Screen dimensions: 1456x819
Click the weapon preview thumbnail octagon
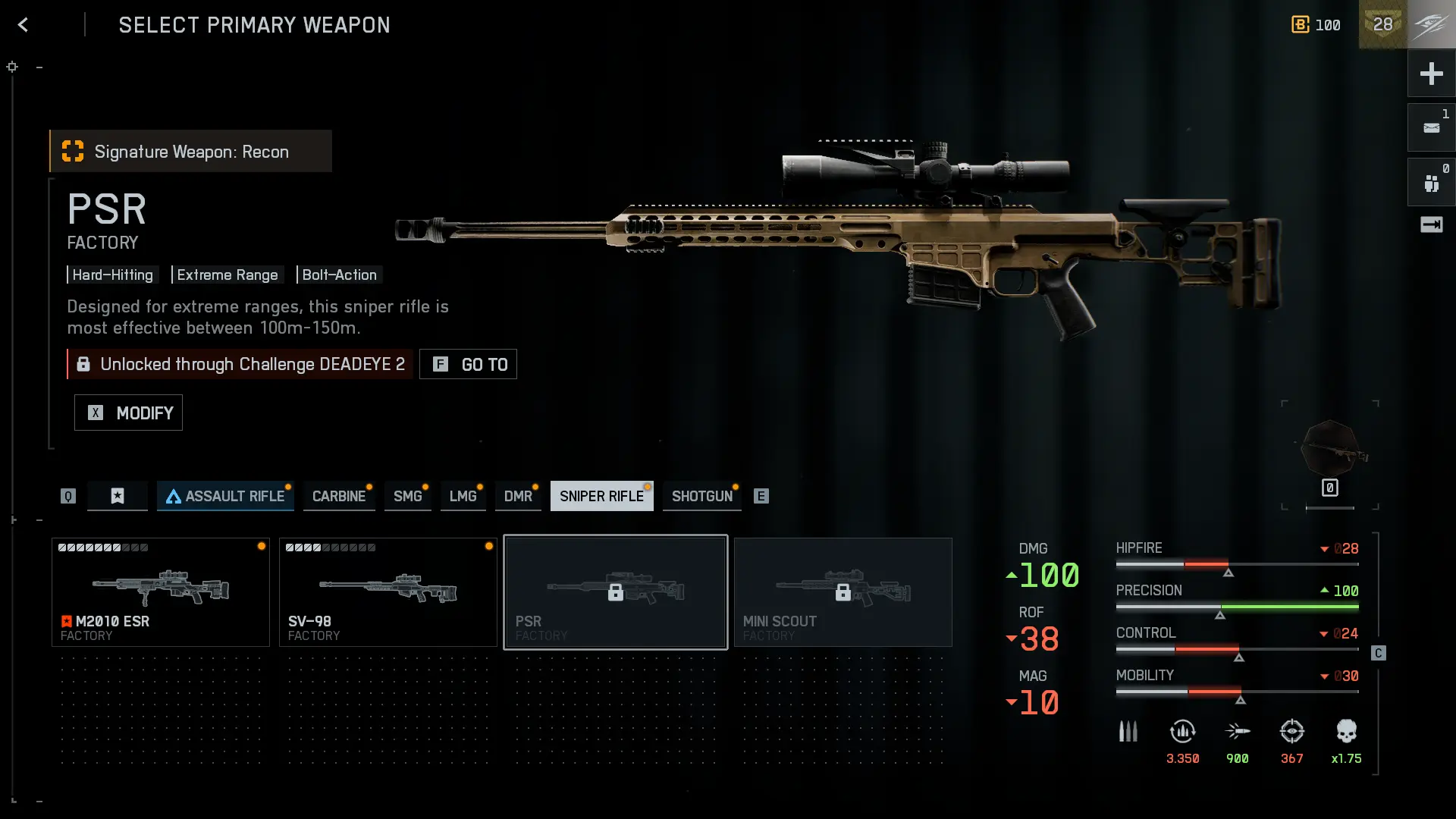tap(1330, 450)
